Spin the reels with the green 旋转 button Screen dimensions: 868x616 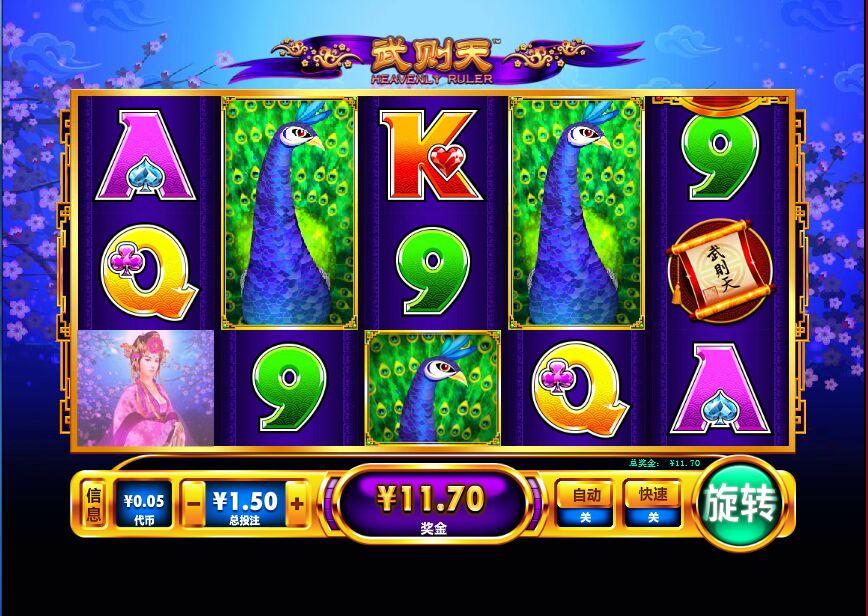click(740, 504)
